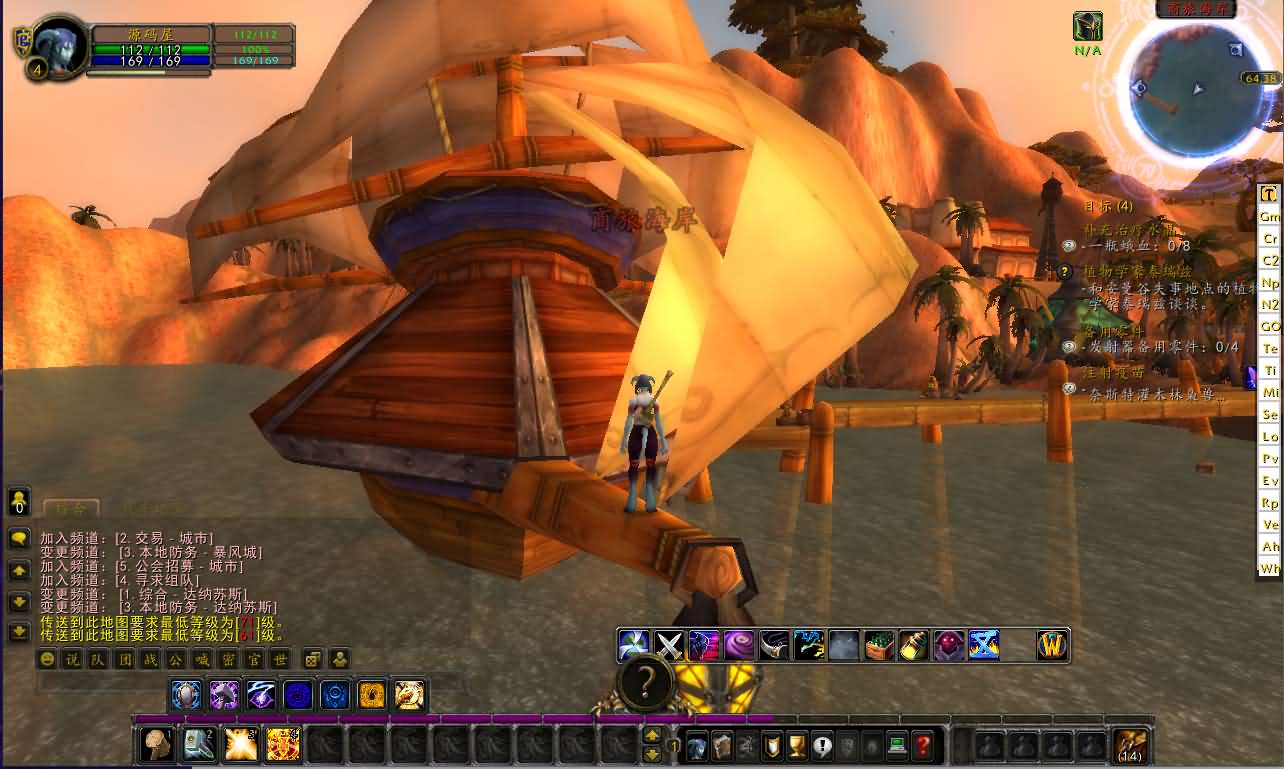Activate the hammer ability in slot 2

click(199, 744)
